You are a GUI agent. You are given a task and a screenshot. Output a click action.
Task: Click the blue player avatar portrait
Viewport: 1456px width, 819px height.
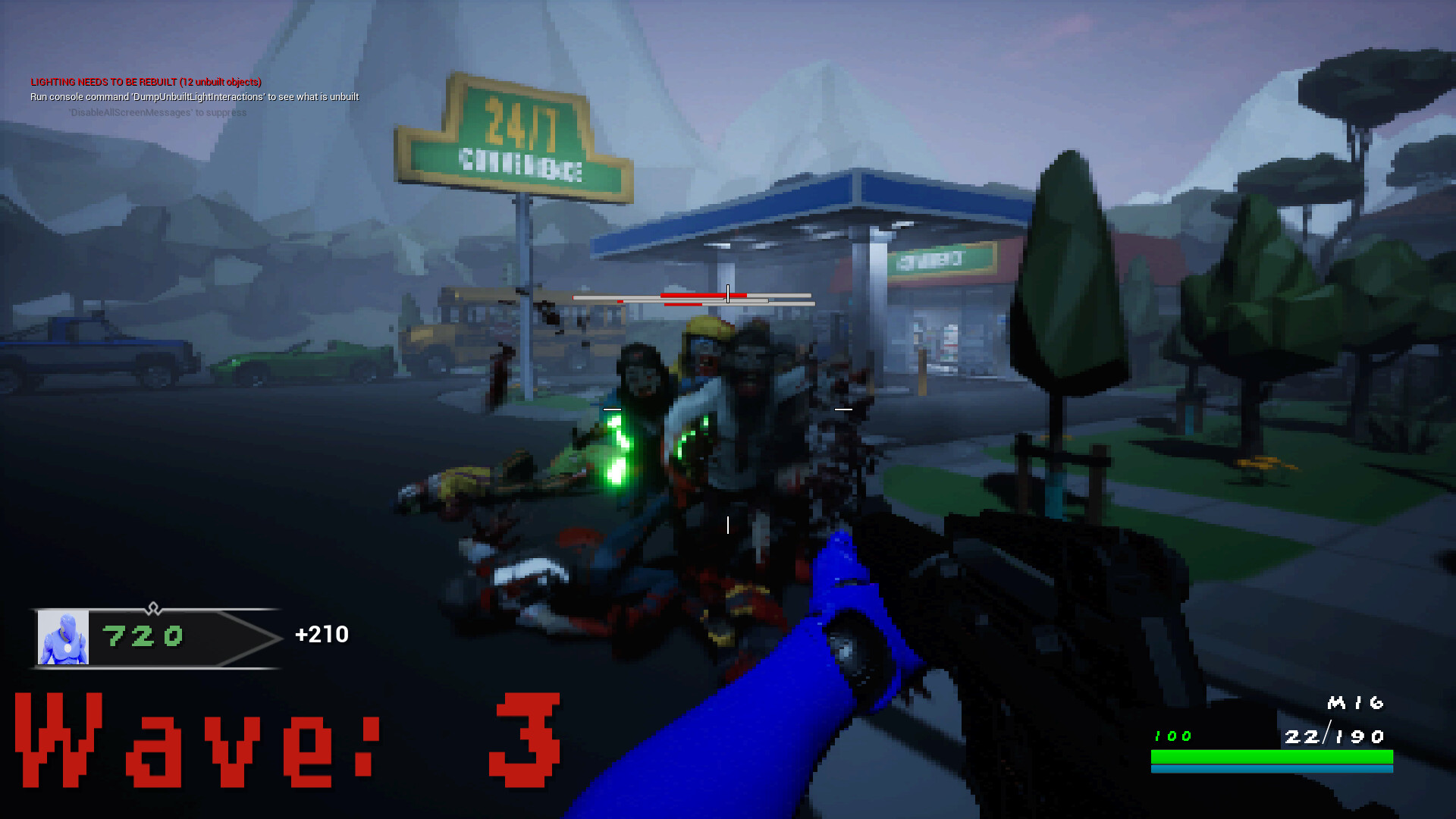coord(64,637)
